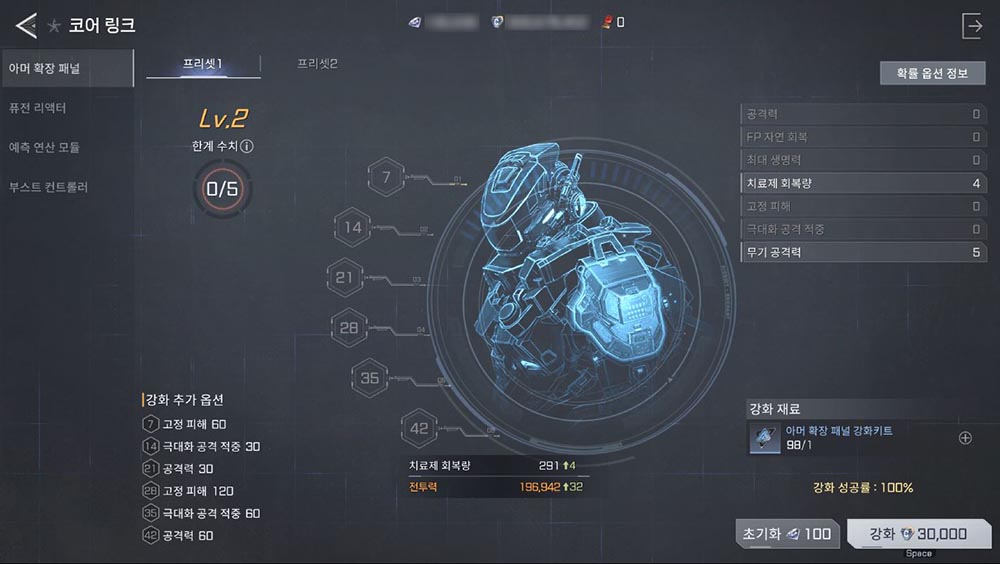Choose the 부스트 컨트롤러 menu entry
The width and height of the screenshot is (1000, 564).
click(66, 188)
